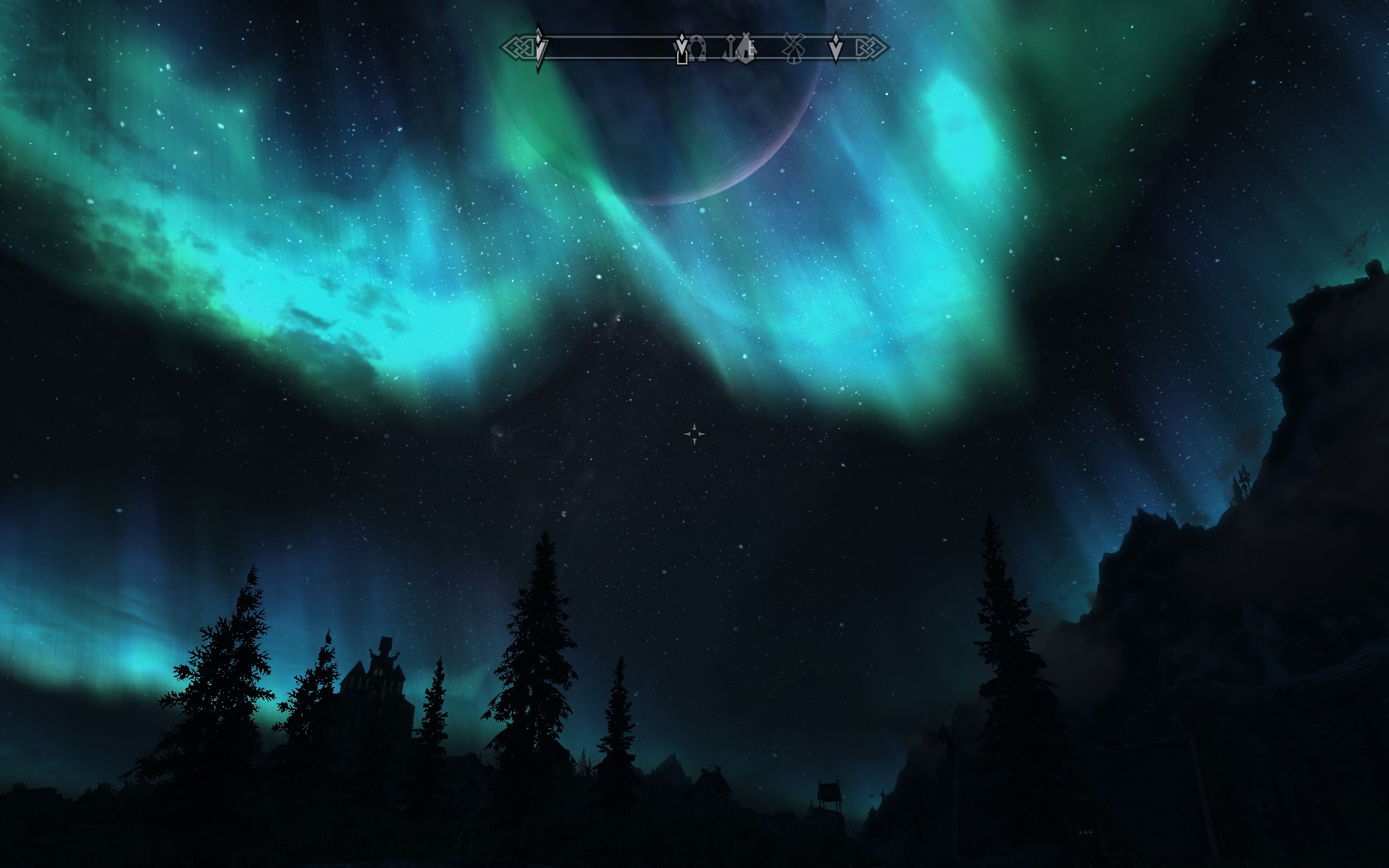This screenshot has width=1389, height=868.
Task: Select the anchor docks marker on the compass
Action: click(730, 50)
